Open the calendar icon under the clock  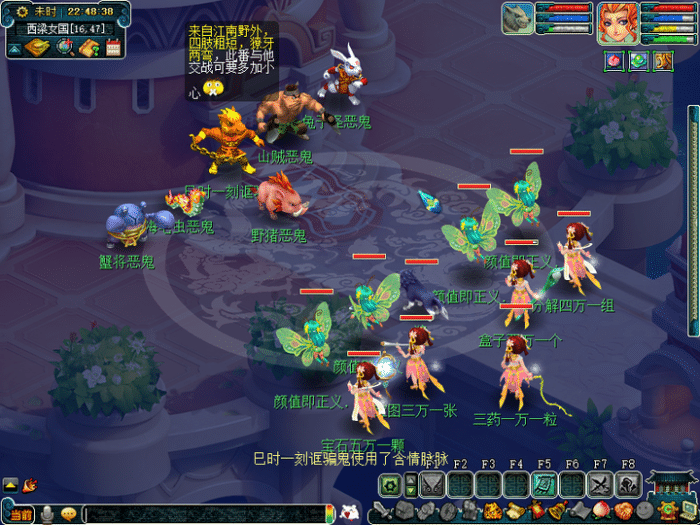(x=112, y=47)
